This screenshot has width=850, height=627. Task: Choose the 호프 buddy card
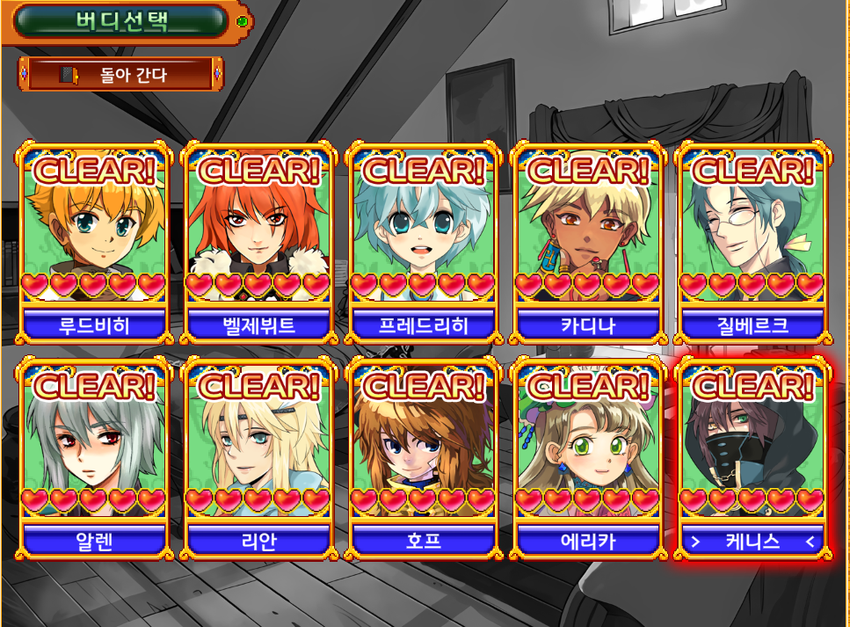pos(423,456)
